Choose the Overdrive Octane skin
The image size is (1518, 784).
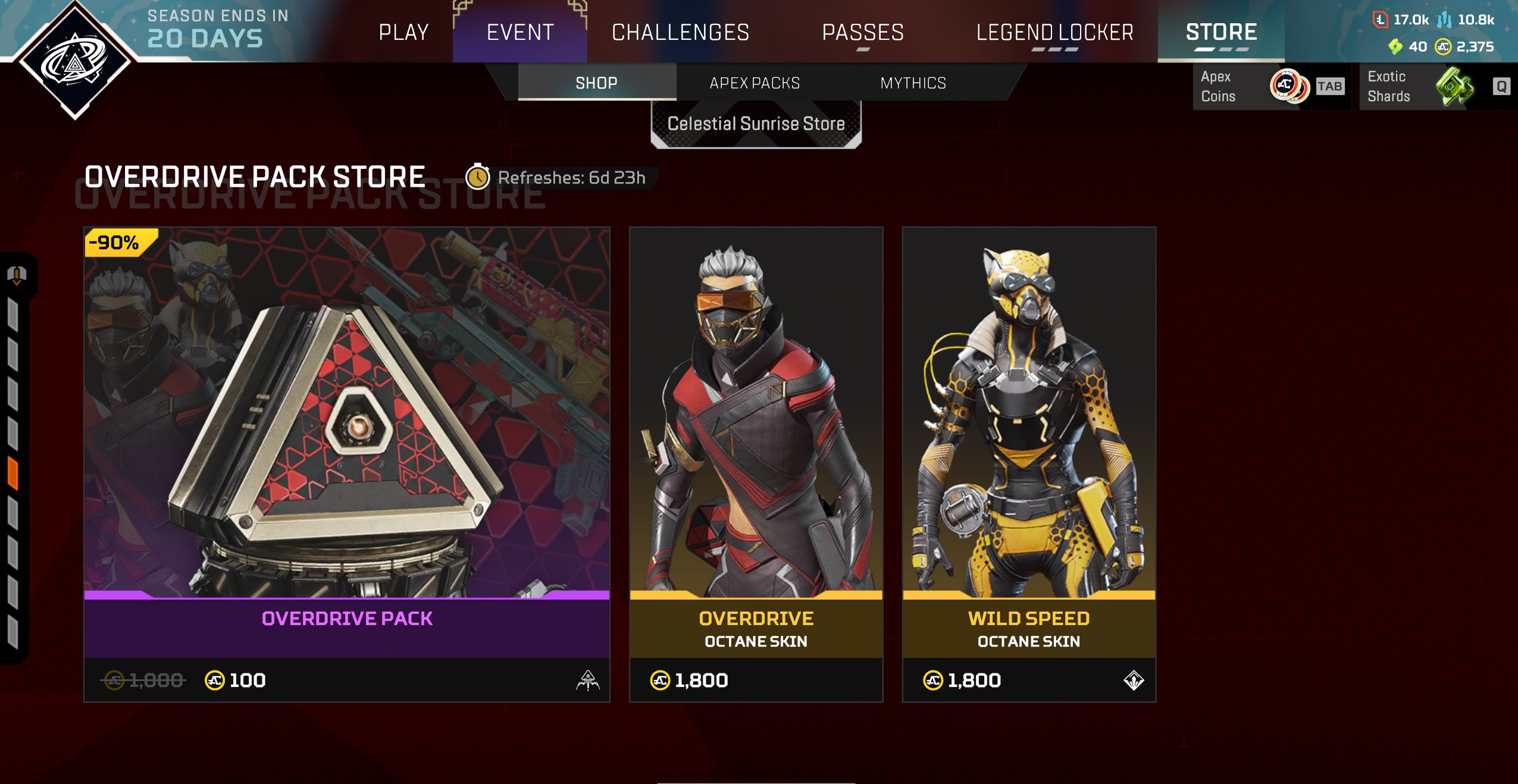756,464
